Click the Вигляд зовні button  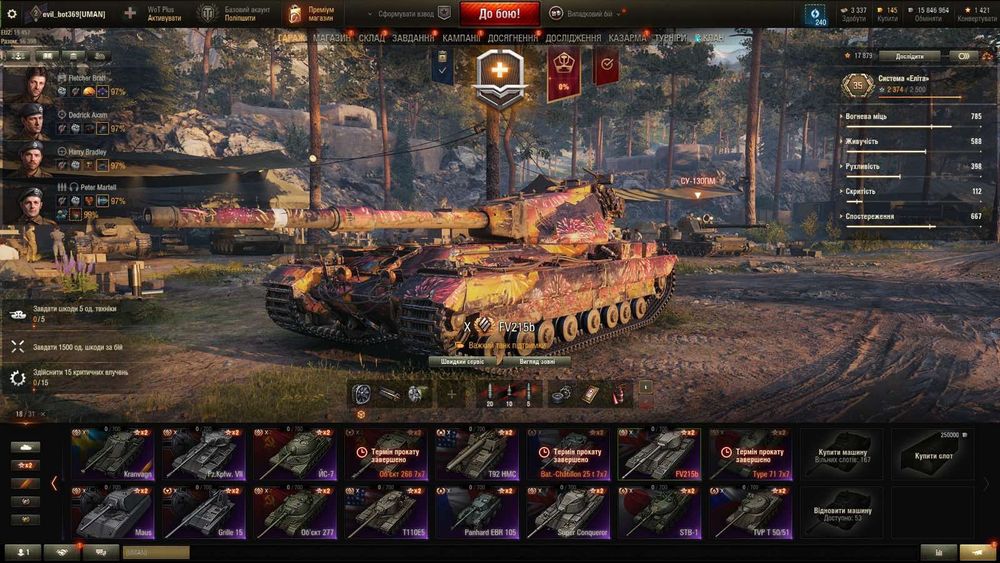coord(539,361)
